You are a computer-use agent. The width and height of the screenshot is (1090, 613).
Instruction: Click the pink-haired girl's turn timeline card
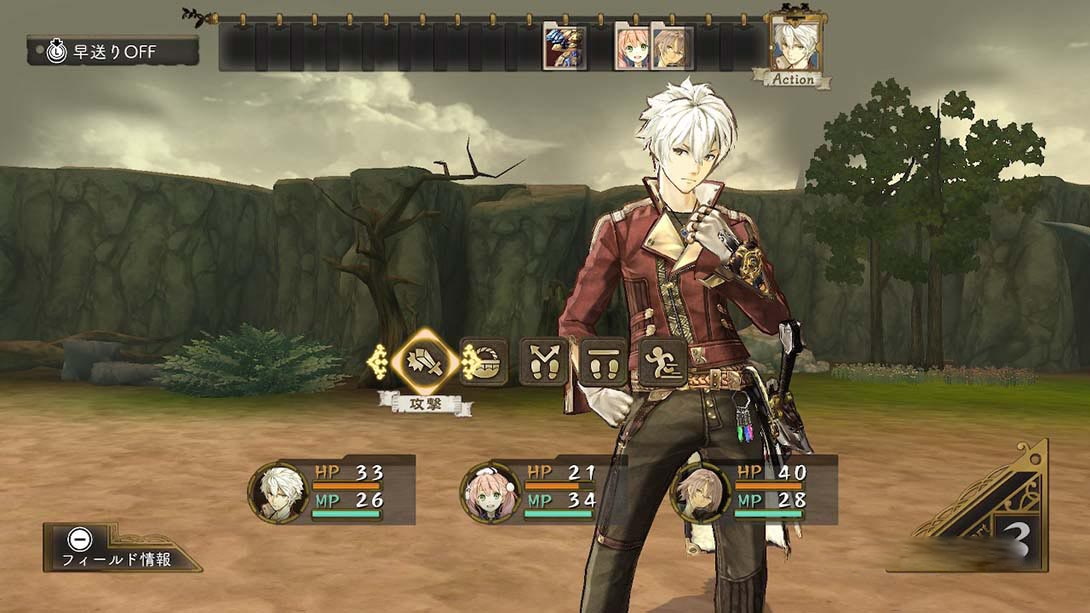(x=634, y=47)
